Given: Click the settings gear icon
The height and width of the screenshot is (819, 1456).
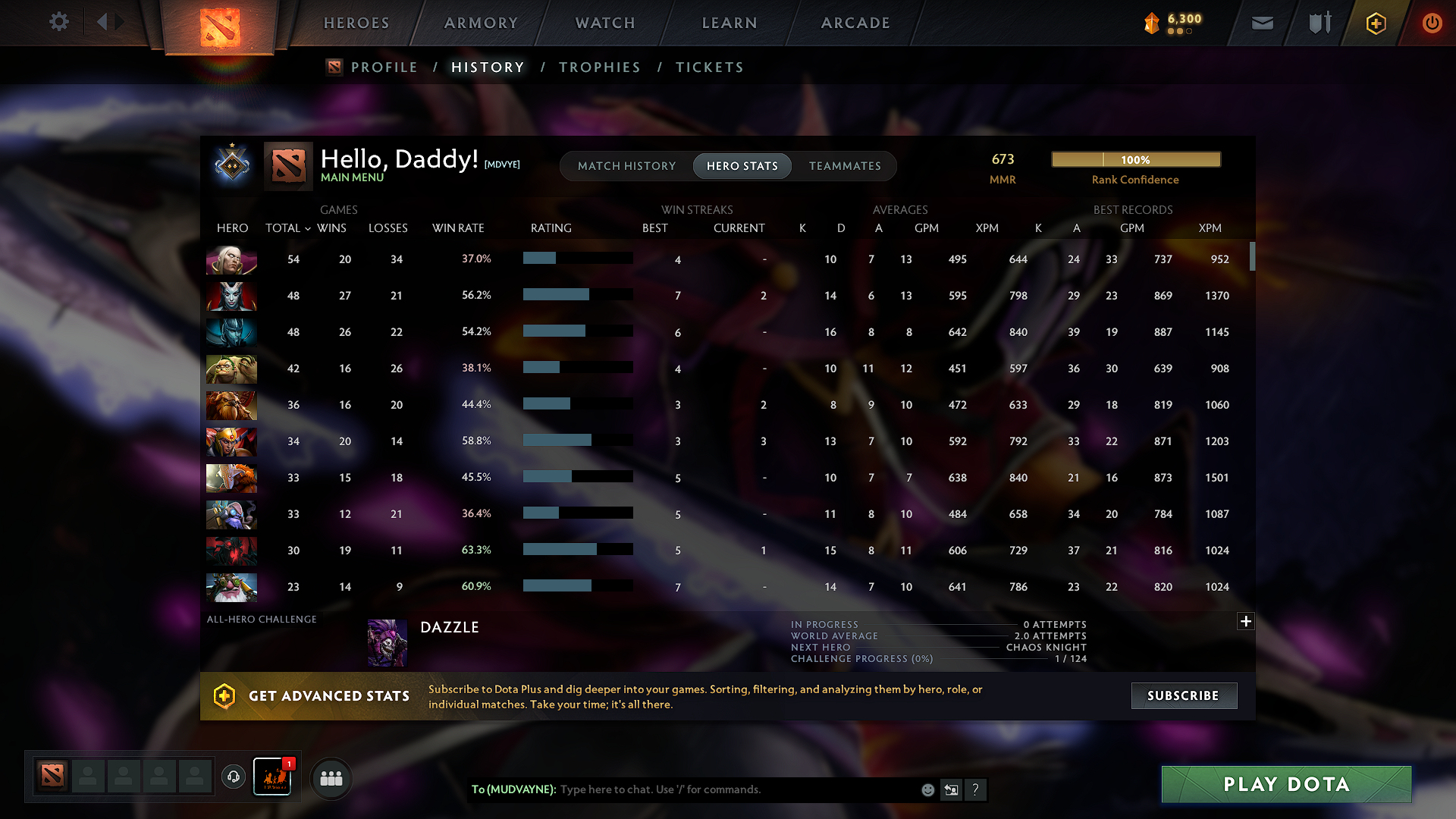Looking at the screenshot, I should pyautogui.click(x=58, y=22).
